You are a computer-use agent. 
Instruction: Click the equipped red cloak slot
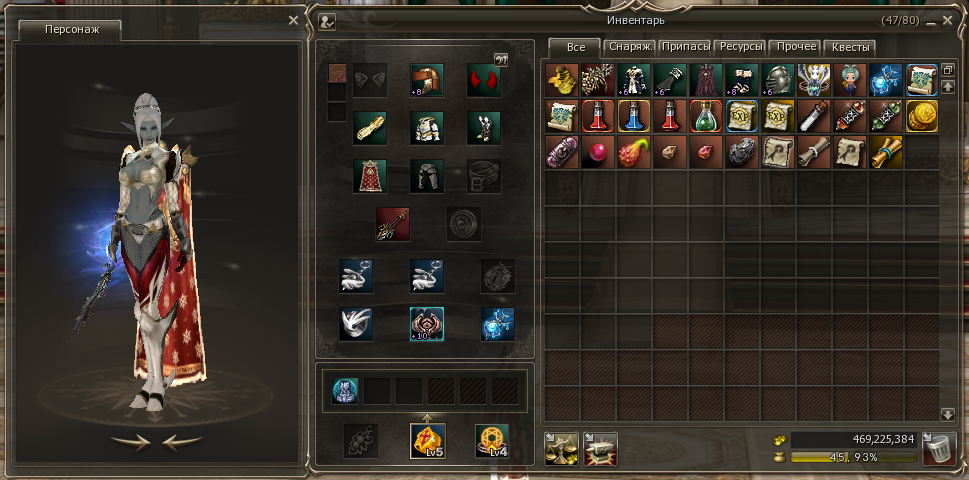[370, 176]
